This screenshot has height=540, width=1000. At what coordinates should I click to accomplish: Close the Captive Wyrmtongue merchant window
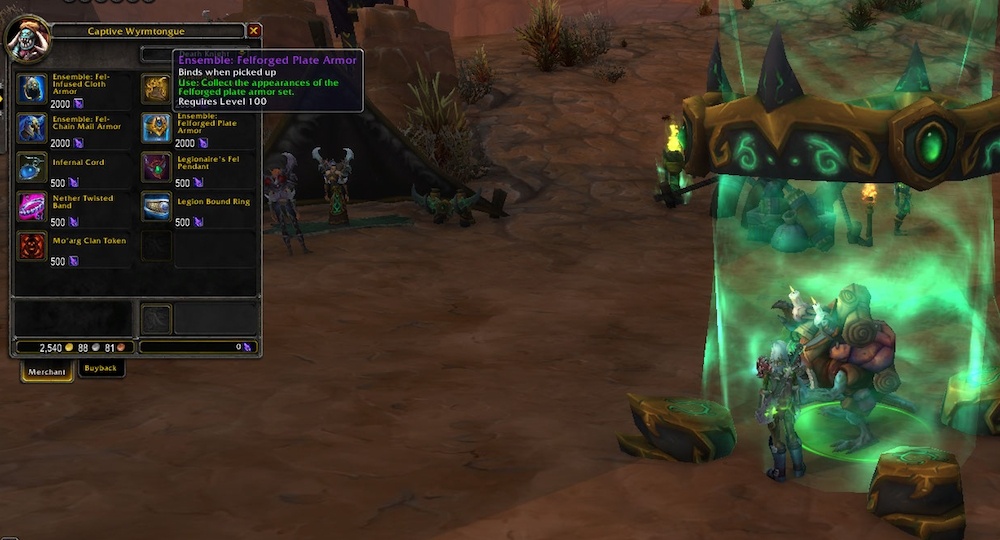(x=254, y=31)
